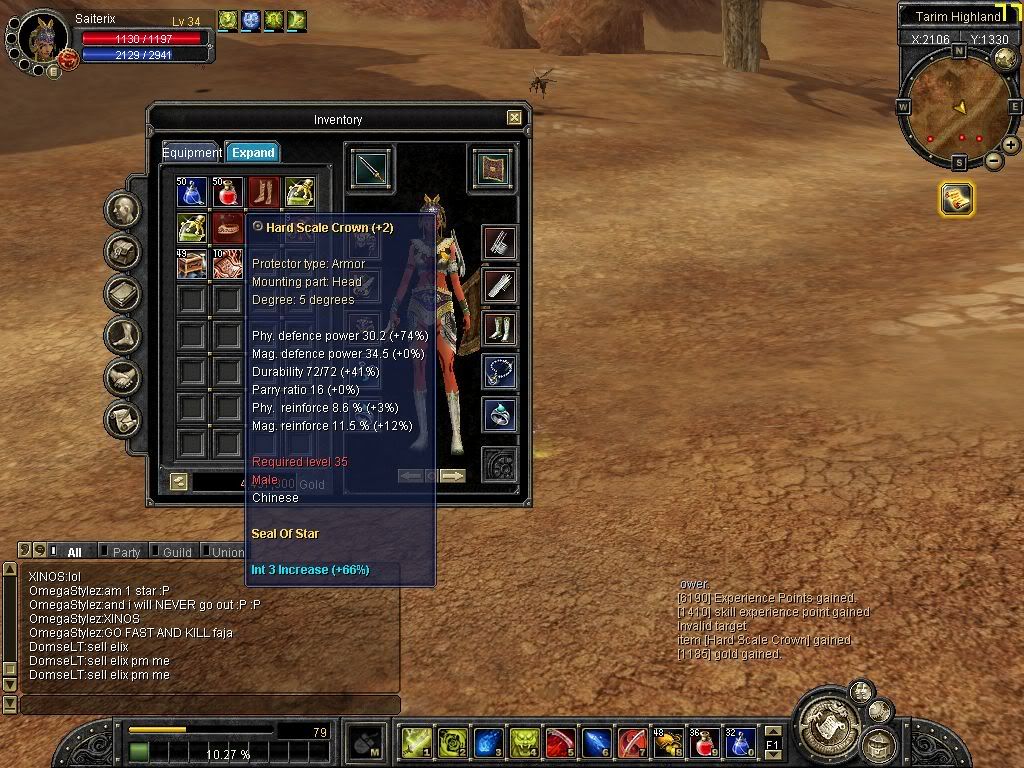Select the equipped shield slot
The height and width of the screenshot is (768, 1024).
pyautogui.click(x=493, y=169)
